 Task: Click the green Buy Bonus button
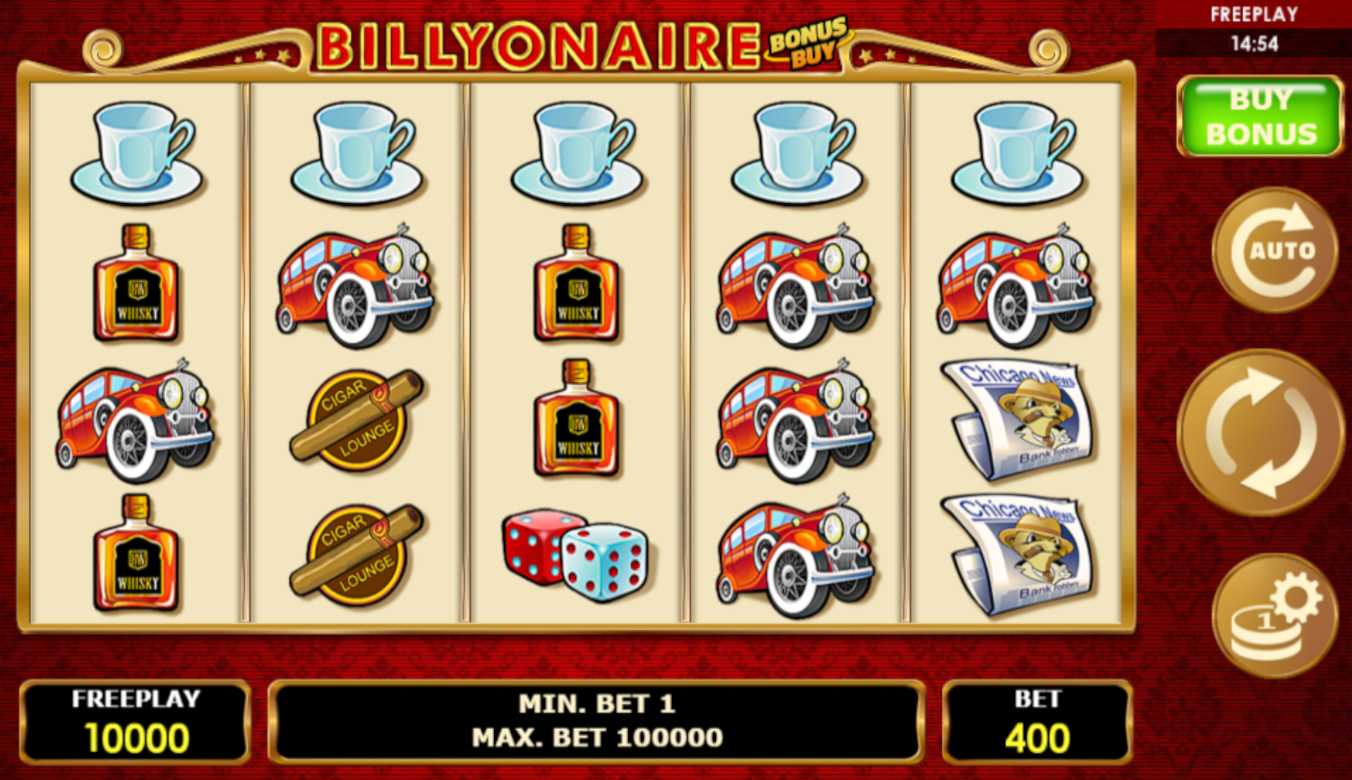(x=1259, y=116)
